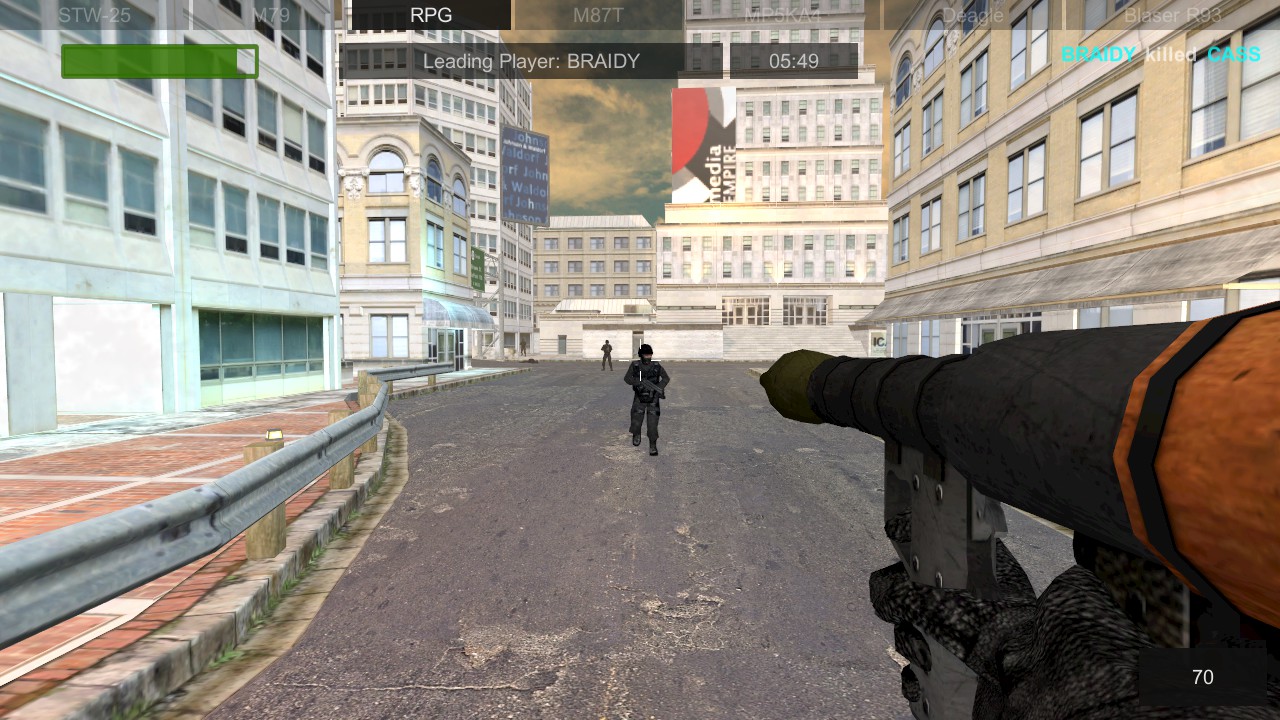Click the 05:49 match timer display
The width and height of the screenshot is (1280, 720).
(795, 61)
